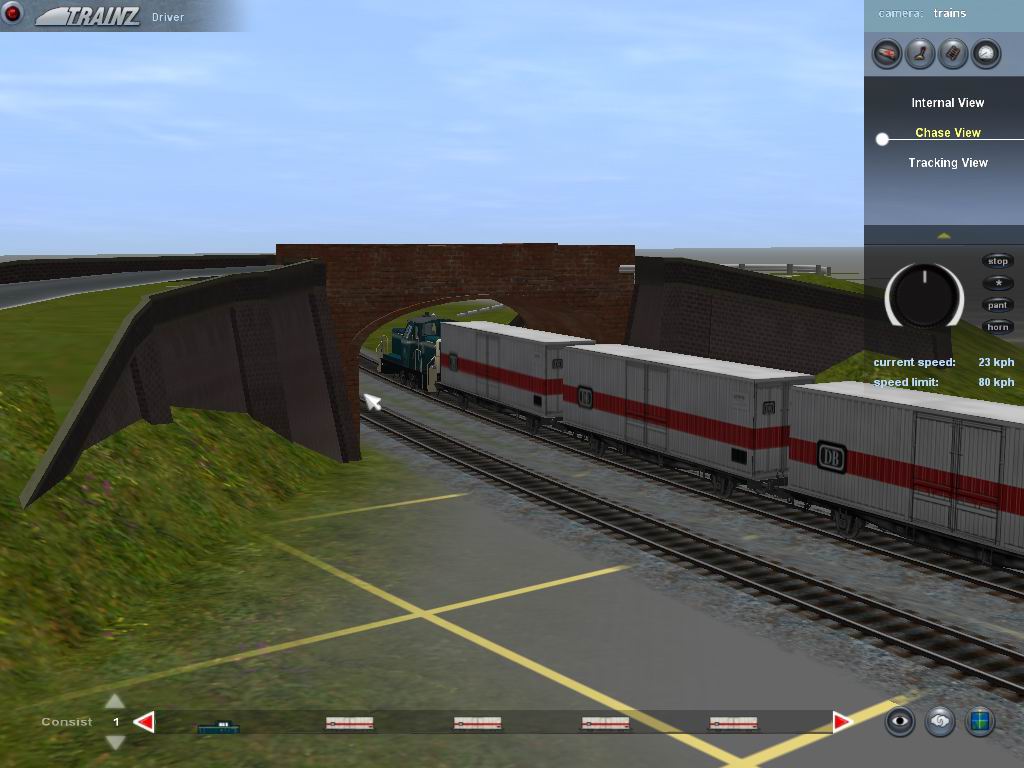Click the red right consist arrow
The height and width of the screenshot is (768, 1024).
tap(842, 722)
